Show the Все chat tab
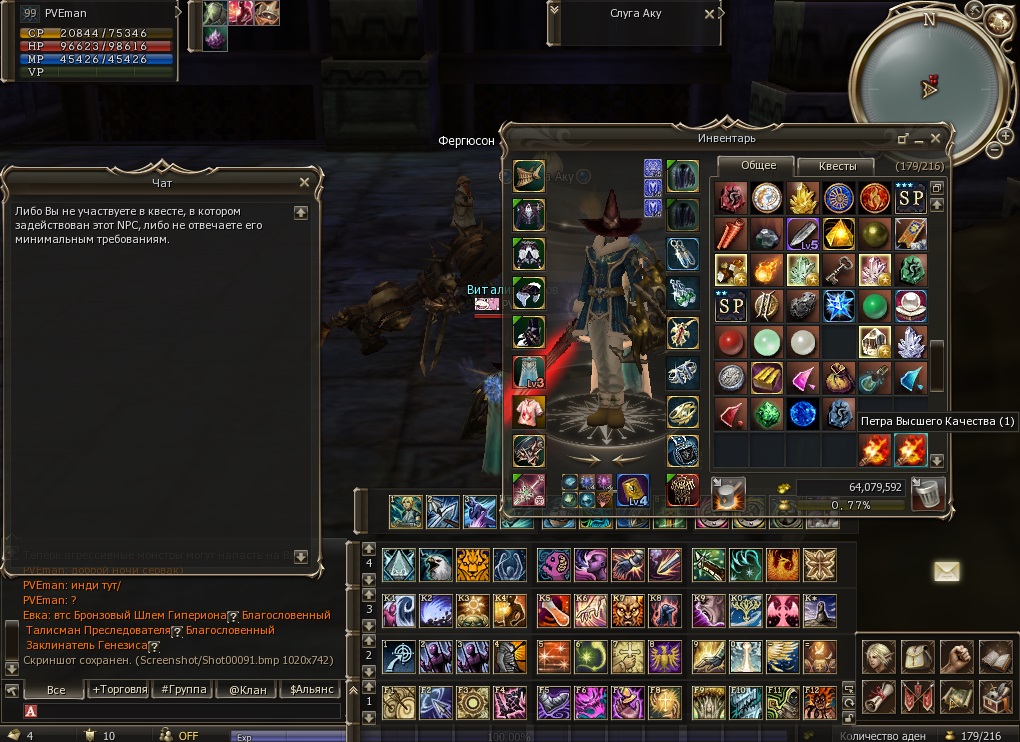Viewport: 1020px width, 742px height. 55,690
